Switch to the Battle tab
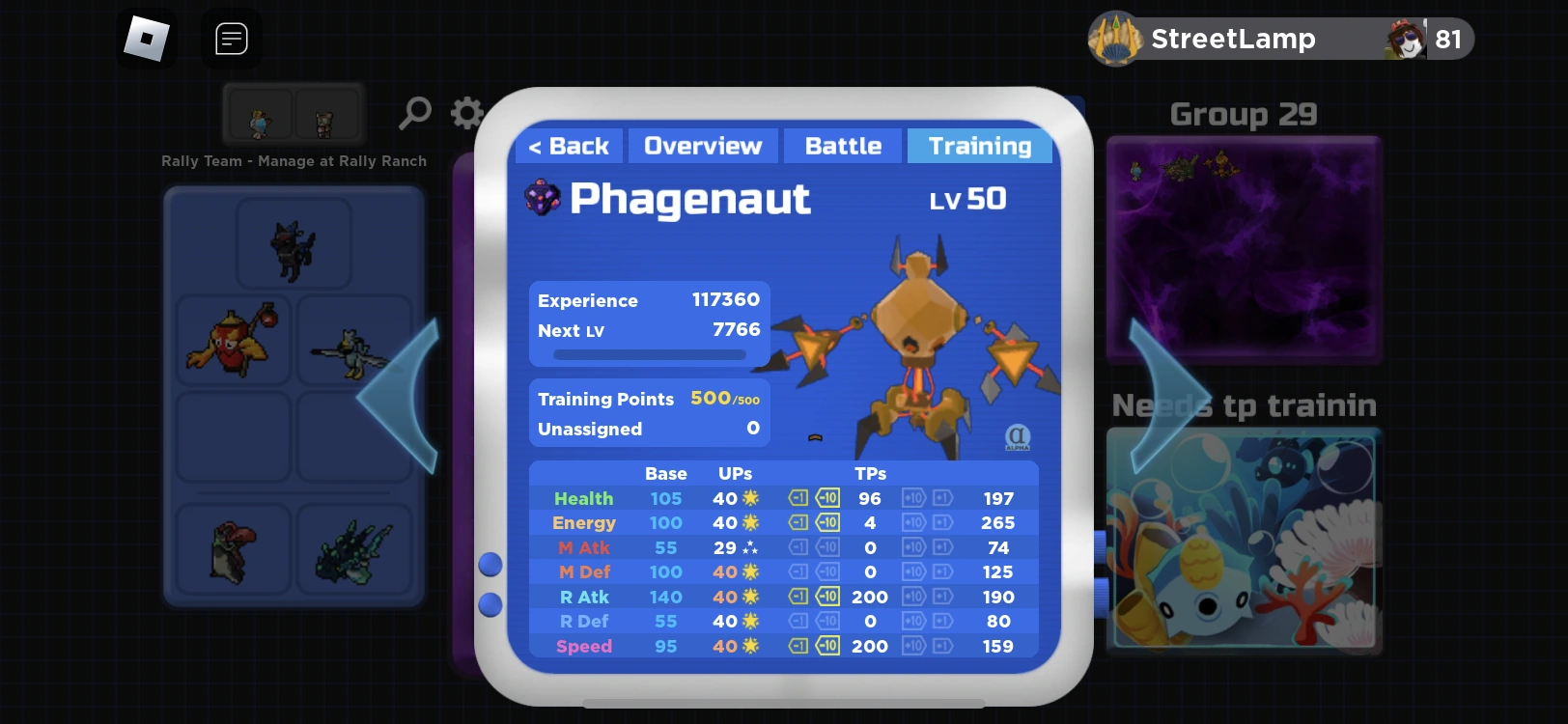The width and height of the screenshot is (1568, 724). click(842, 145)
